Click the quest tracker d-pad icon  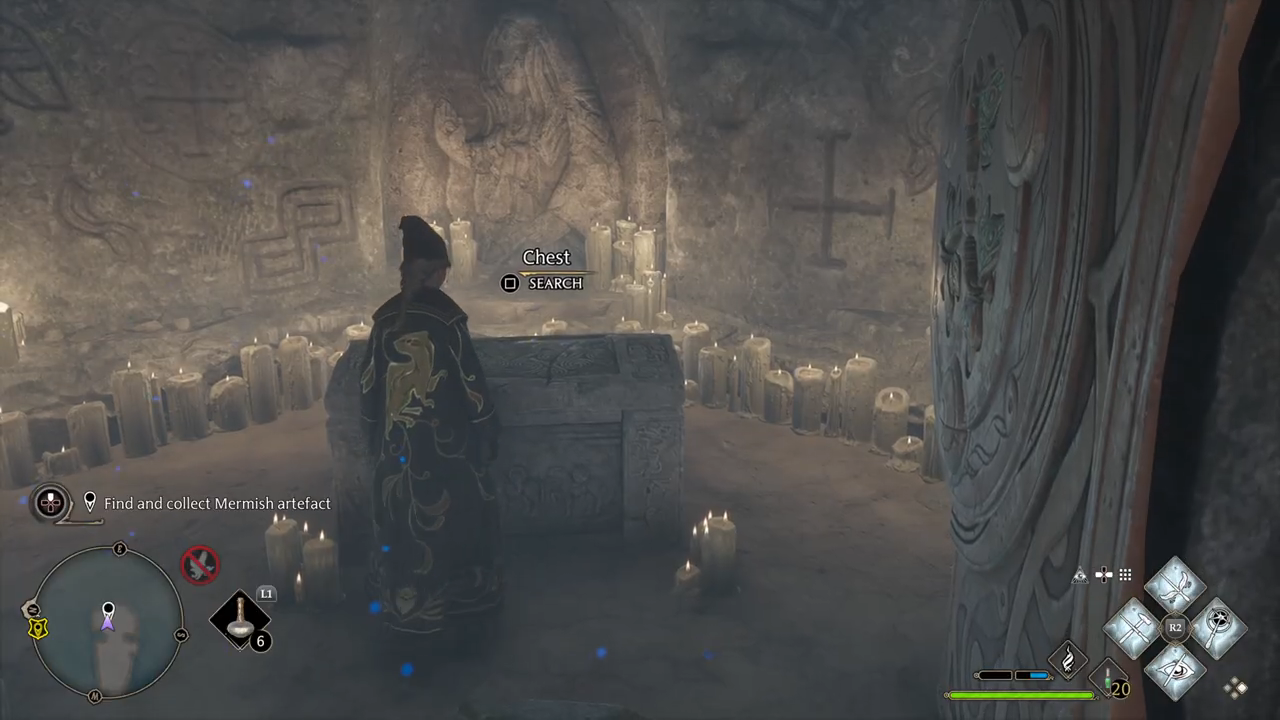tap(50, 503)
